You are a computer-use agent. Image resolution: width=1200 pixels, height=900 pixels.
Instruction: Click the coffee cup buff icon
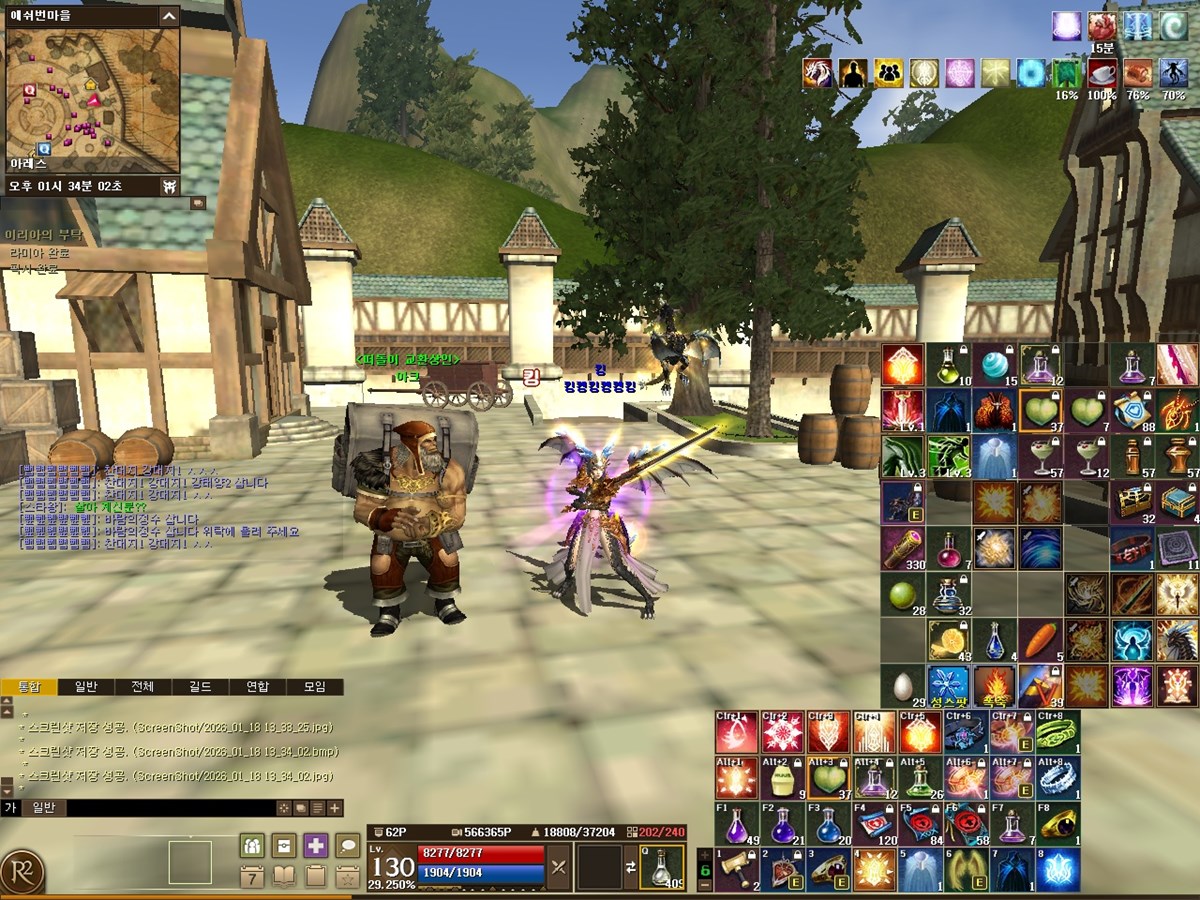[x=1102, y=72]
